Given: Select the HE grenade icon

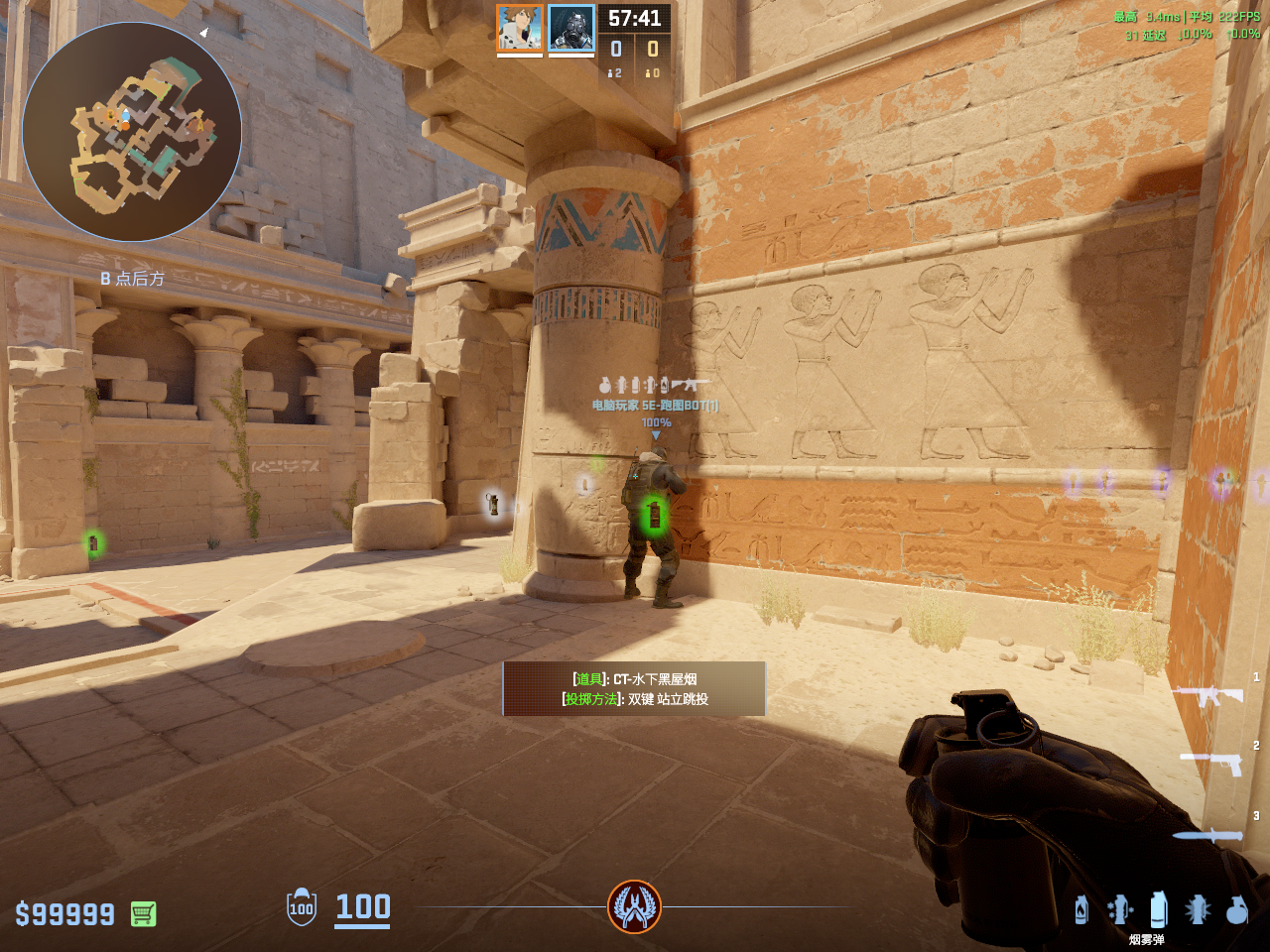Looking at the screenshot, I should [x=1236, y=909].
